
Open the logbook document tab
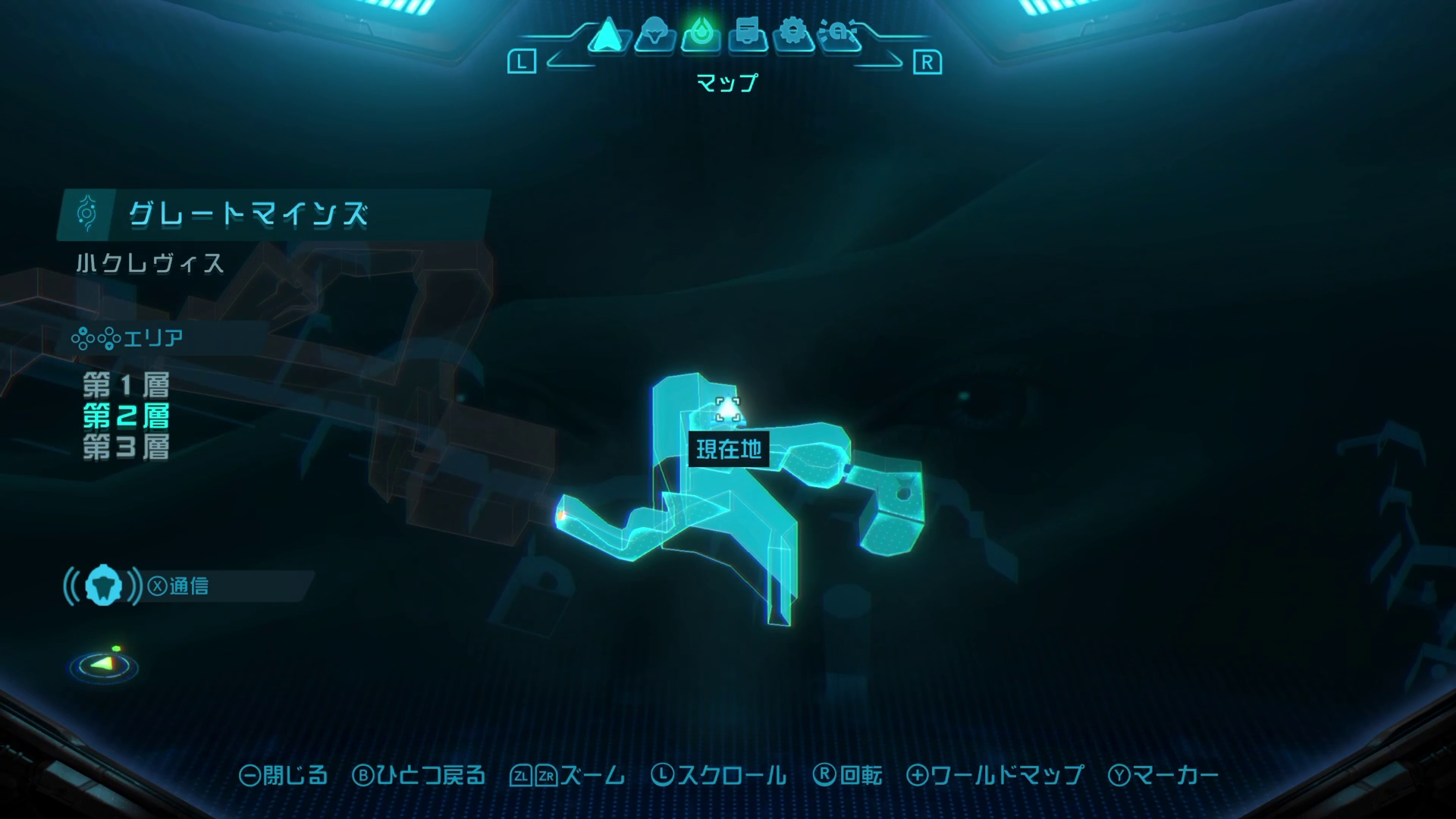(748, 35)
